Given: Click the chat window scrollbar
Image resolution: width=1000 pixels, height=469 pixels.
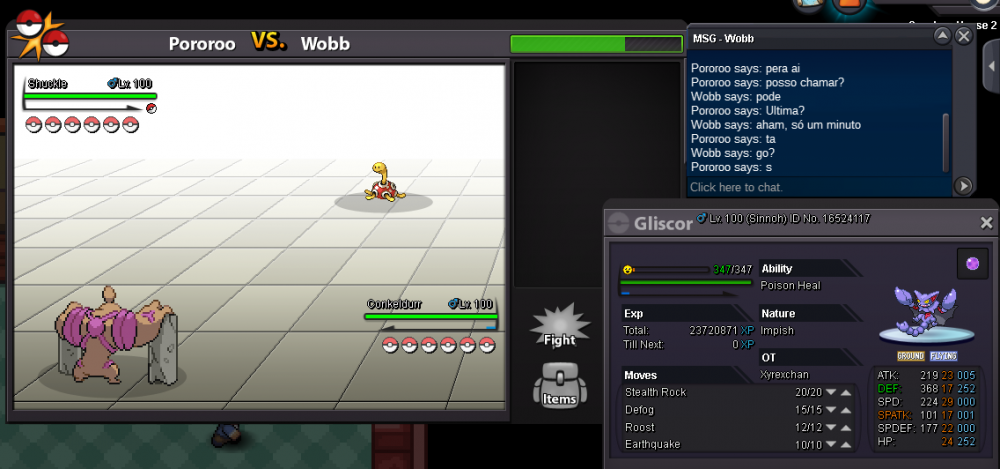Looking at the screenshot, I should 946,140.
